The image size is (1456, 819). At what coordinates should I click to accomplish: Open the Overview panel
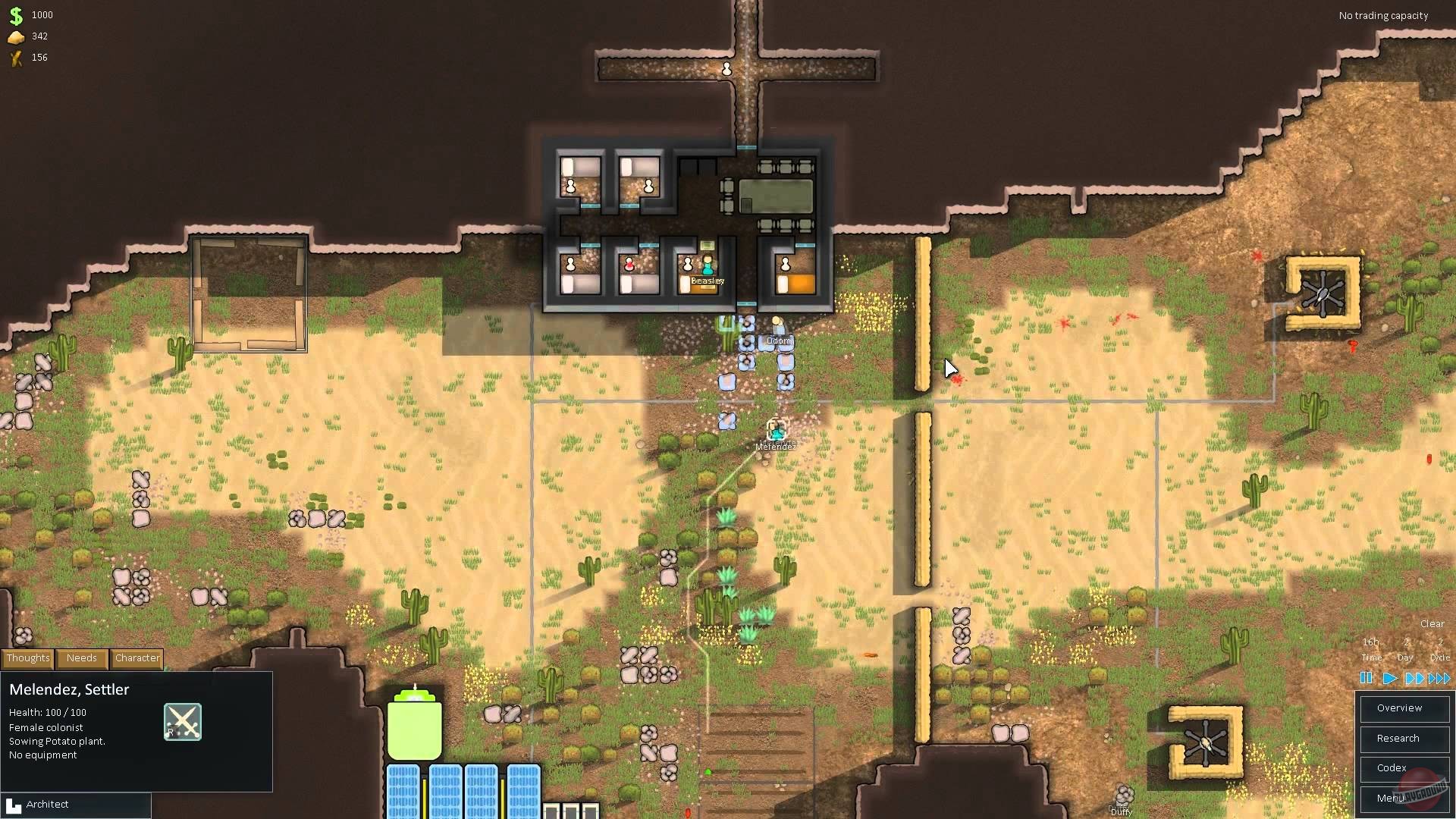pos(1404,708)
